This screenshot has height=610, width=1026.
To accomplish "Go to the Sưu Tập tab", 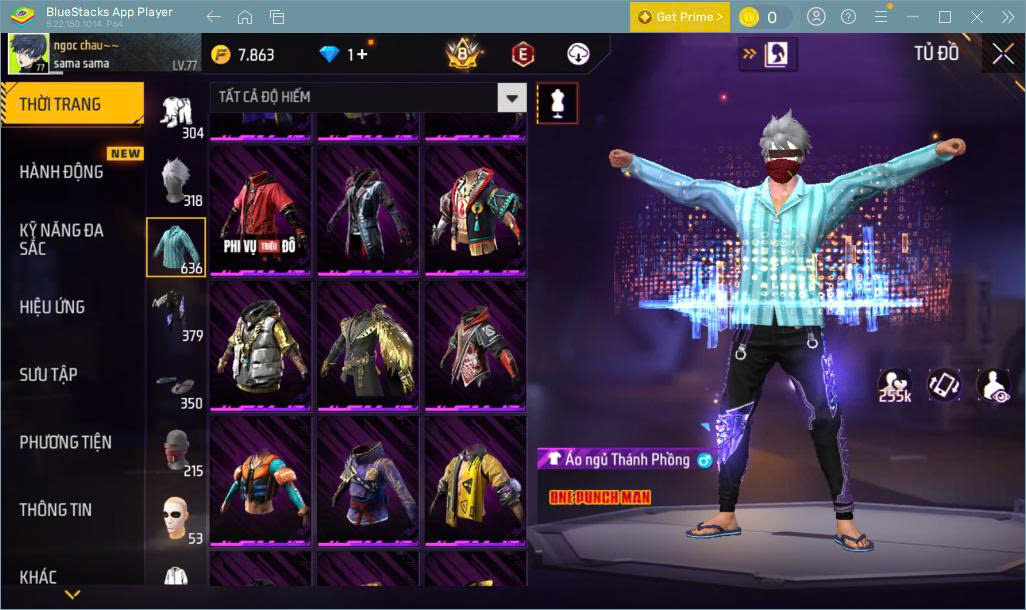I will click(x=49, y=375).
